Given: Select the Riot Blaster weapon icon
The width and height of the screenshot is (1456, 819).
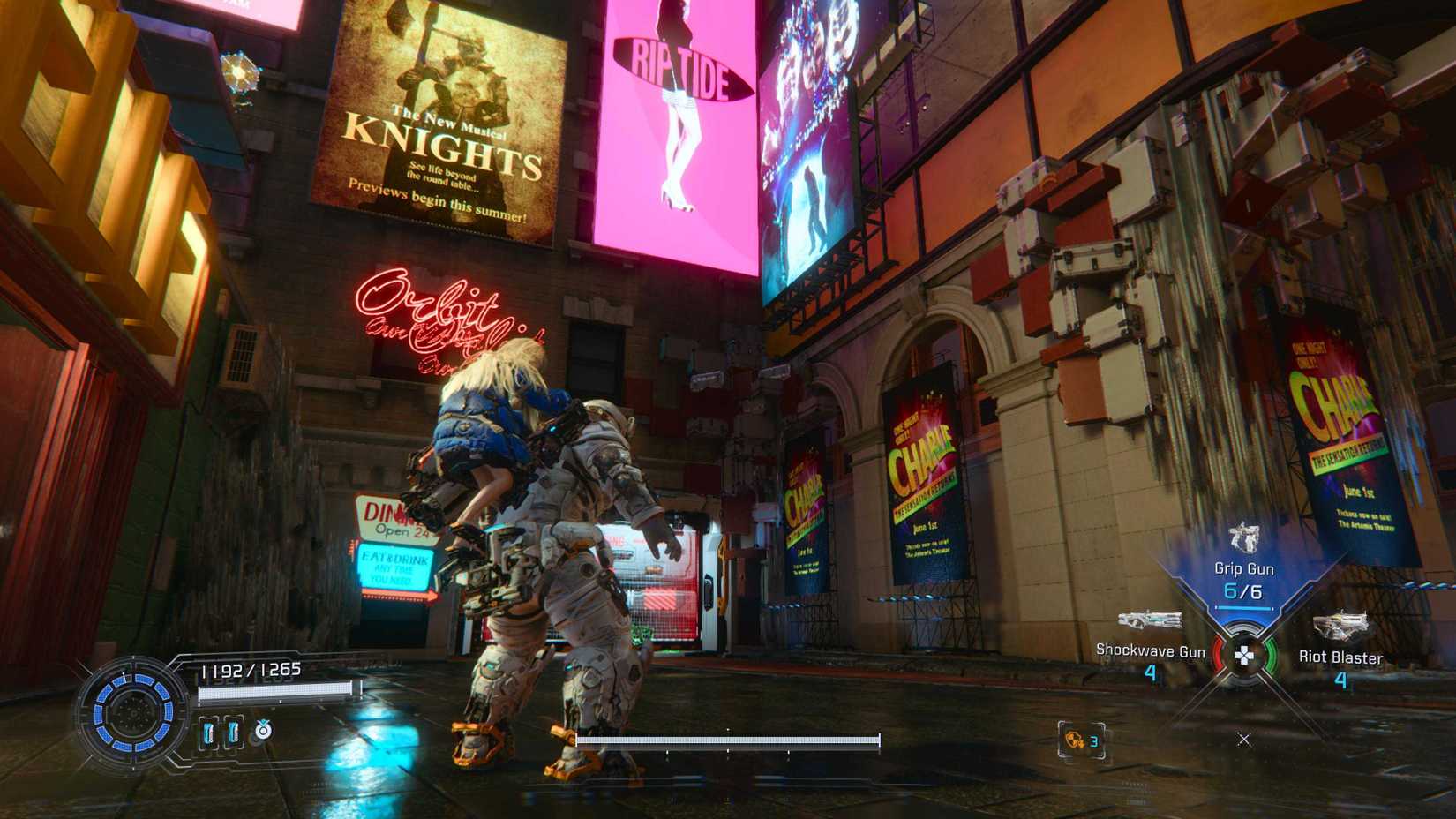Looking at the screenshot, I should point(1340,625).
